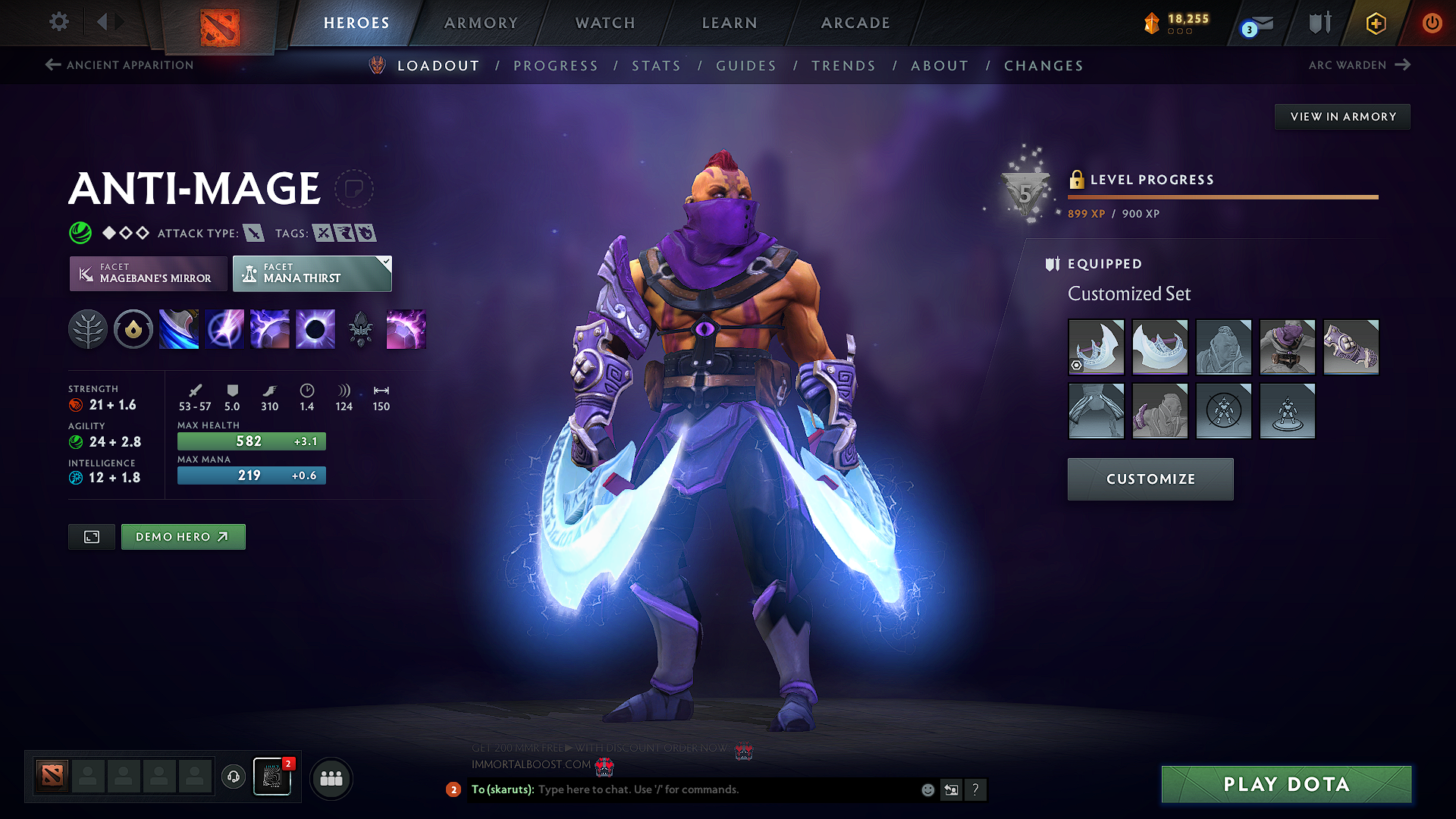Click the Dota Plus hexagon icon

pos(1375,23)
